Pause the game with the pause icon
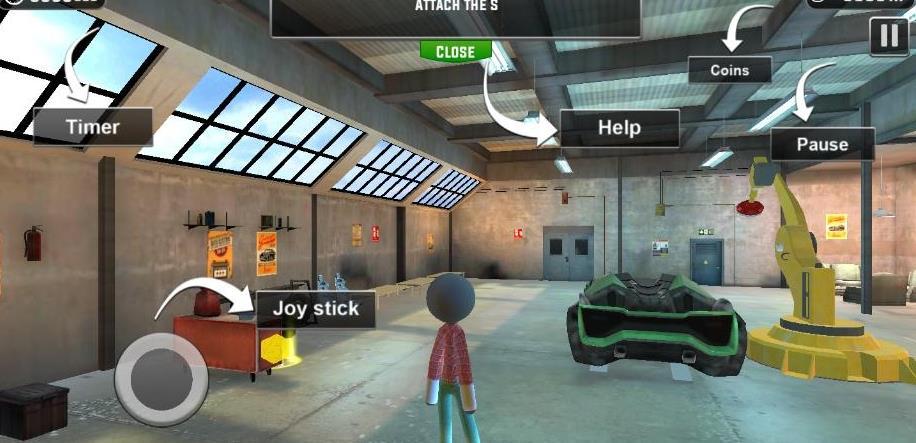Image resolution: width=916 pixels, height=443 pixels. (889, 38)
